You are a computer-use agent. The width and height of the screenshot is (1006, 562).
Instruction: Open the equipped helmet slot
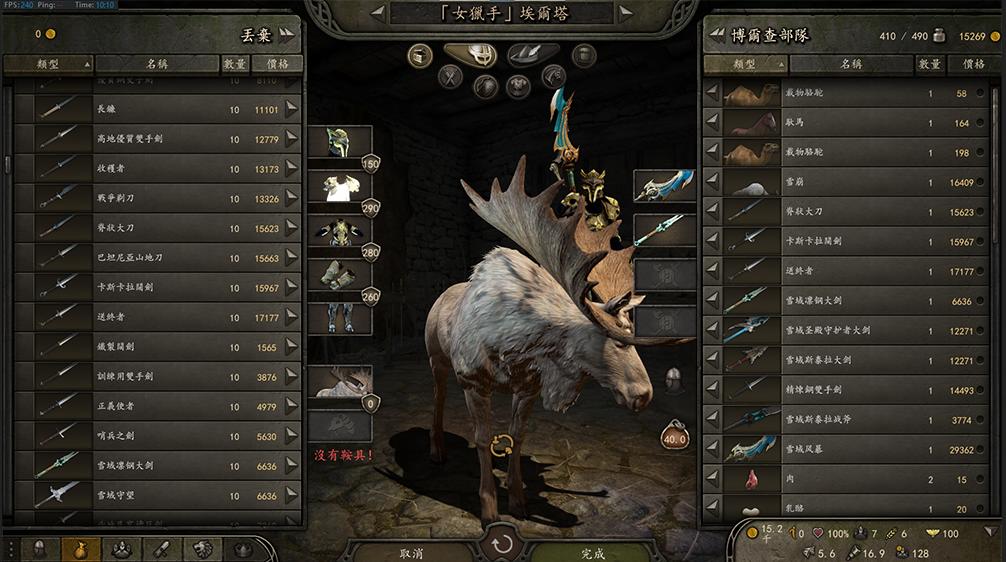(339, 142)
